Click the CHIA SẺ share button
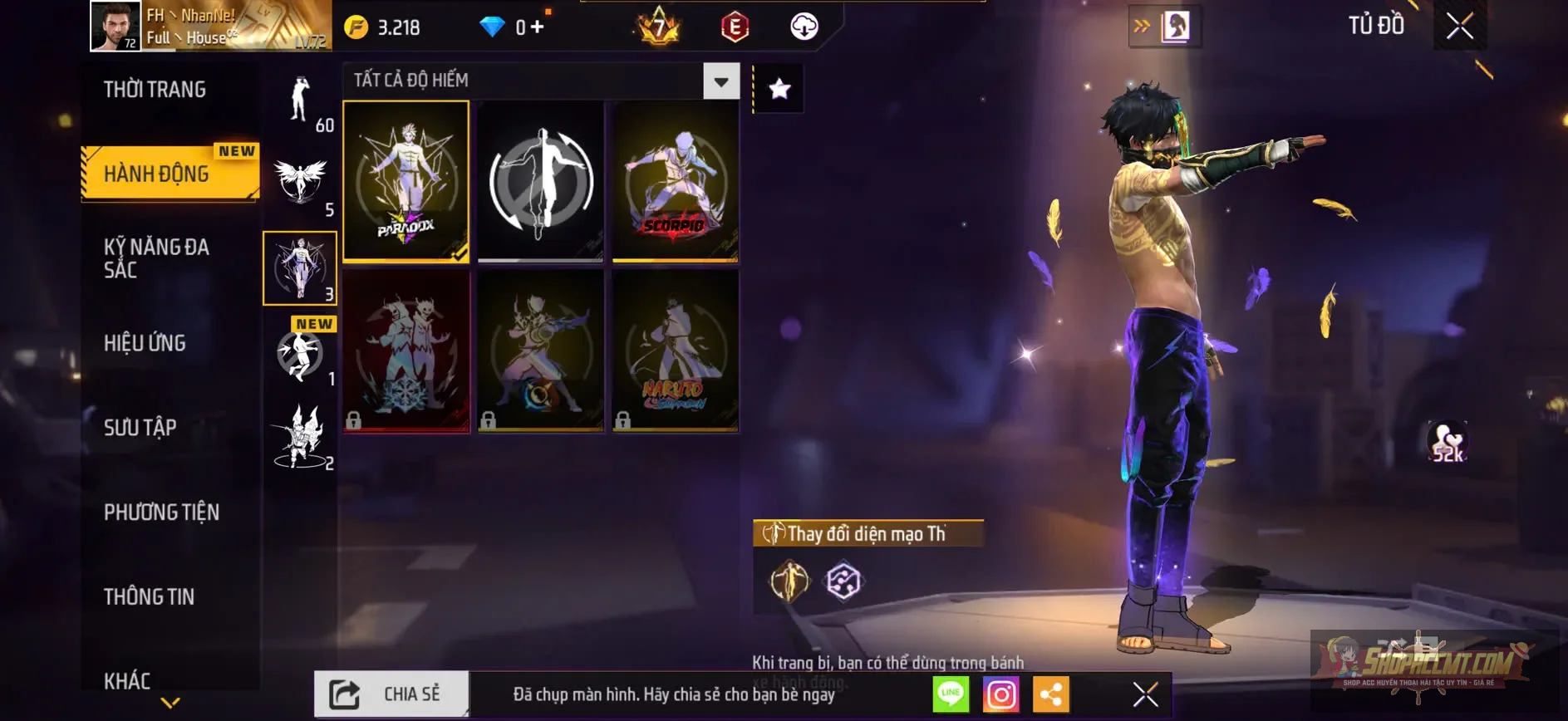The width and height of the screenshot is (1568, 721). point(392,695)
